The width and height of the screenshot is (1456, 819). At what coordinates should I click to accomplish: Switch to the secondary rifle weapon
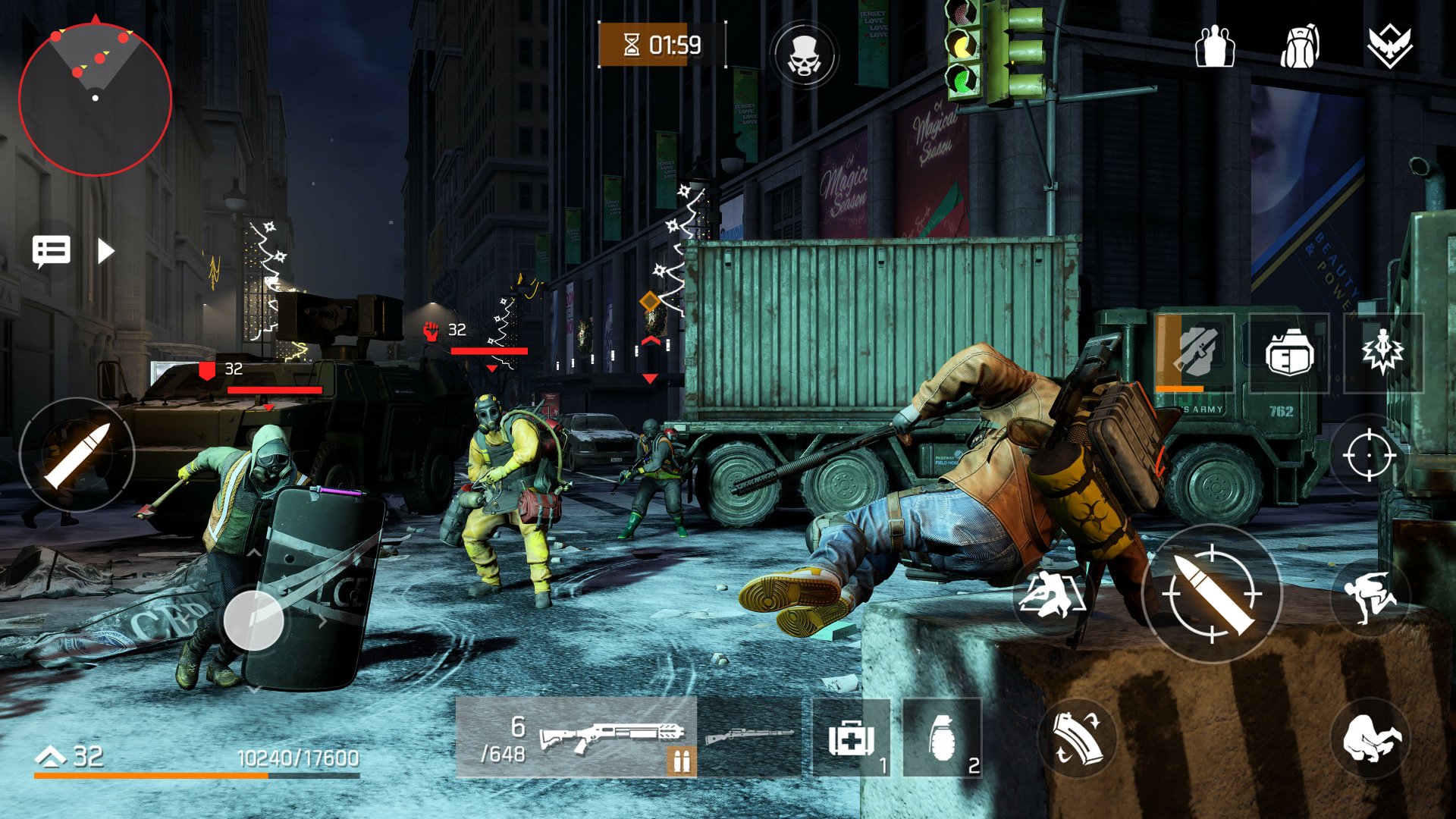(747, 734)
